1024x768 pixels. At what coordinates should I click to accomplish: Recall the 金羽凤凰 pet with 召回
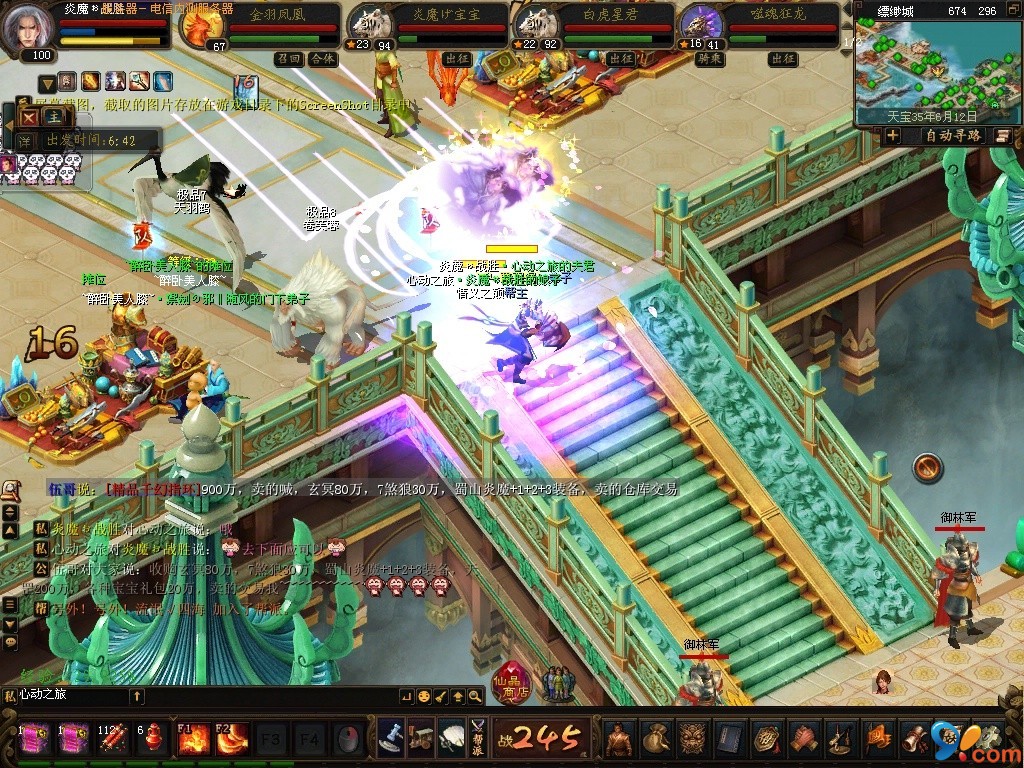289,59
